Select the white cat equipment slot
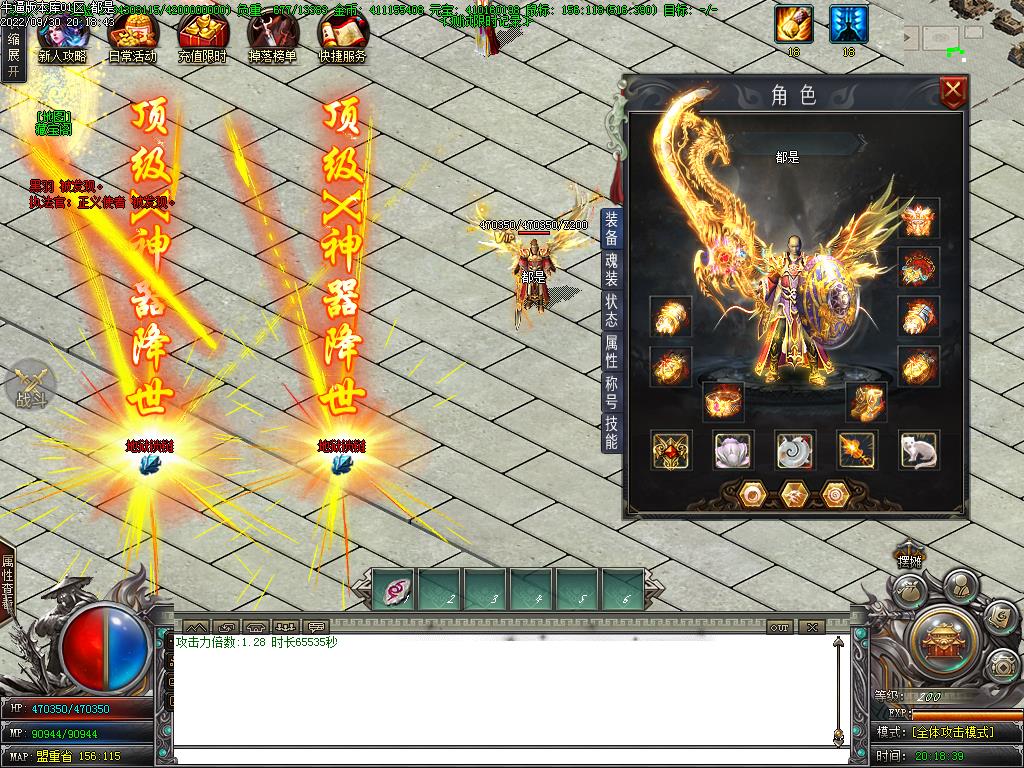The image size is (1024, 768). tap(918, 451)
